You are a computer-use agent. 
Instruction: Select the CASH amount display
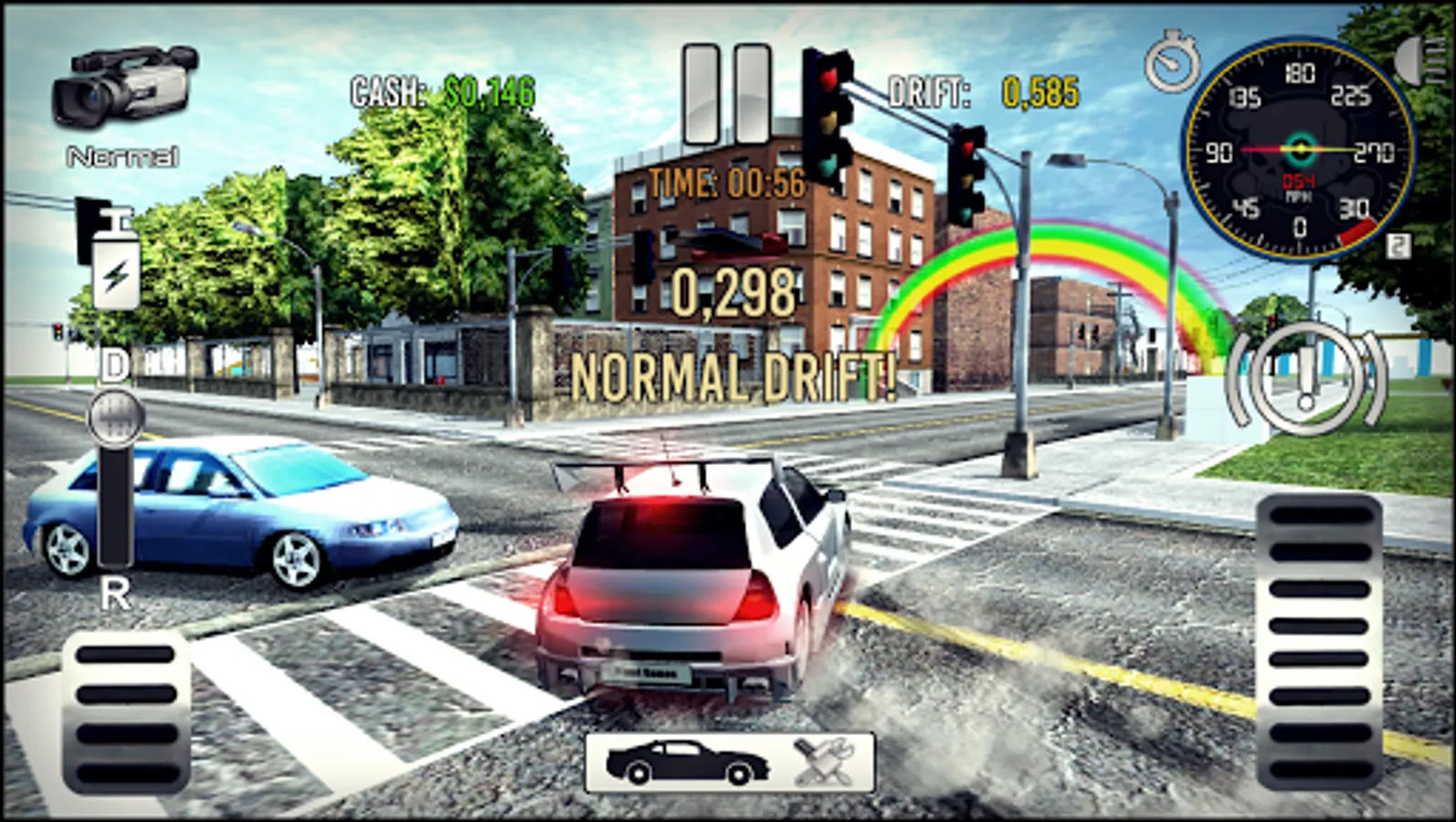pos(441,90)
